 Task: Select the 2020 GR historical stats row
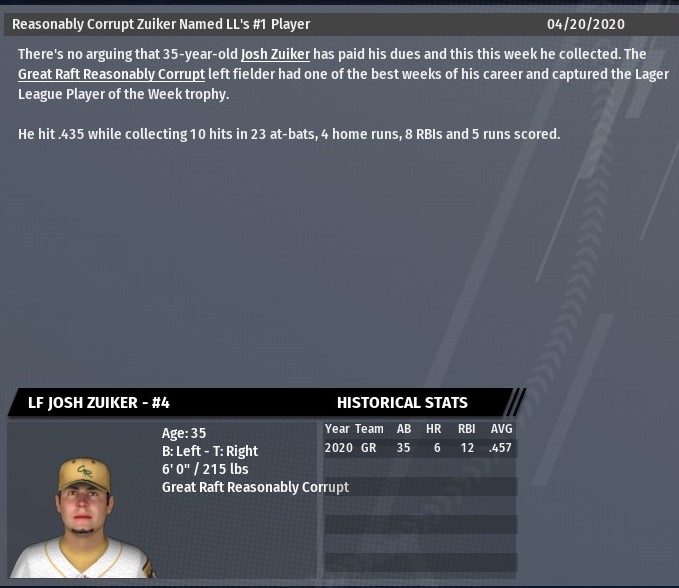tap(418, 448)
